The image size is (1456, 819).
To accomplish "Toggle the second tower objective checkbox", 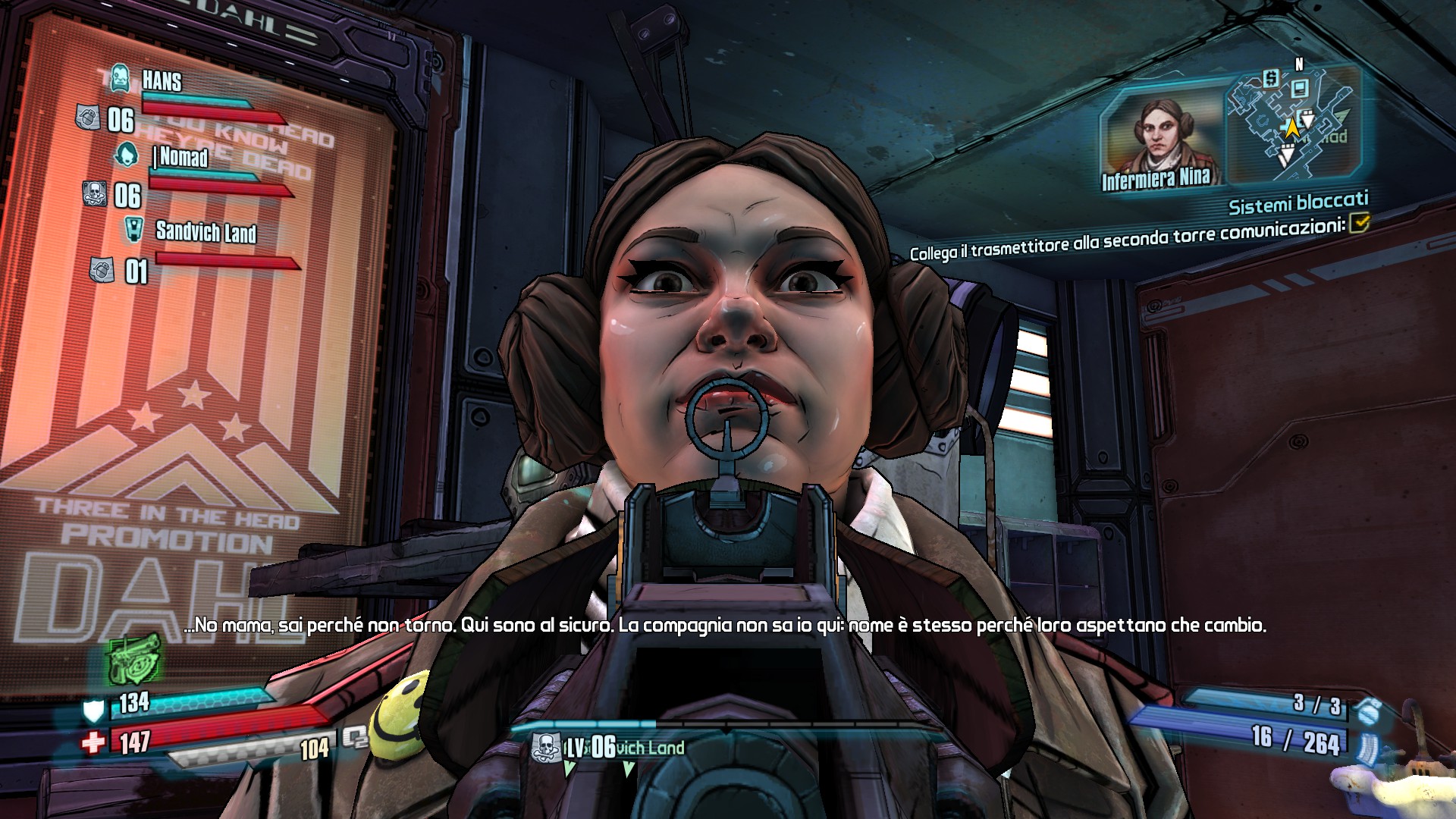I will (x=1360, y=221).
